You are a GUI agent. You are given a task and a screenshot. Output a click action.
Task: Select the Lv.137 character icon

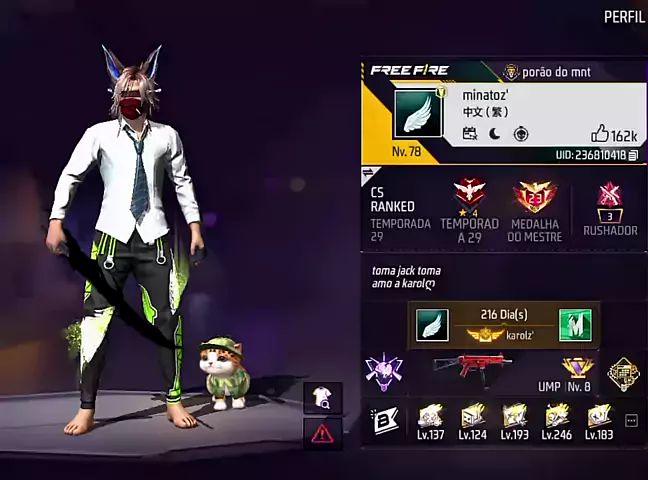(x=430, y=415)
